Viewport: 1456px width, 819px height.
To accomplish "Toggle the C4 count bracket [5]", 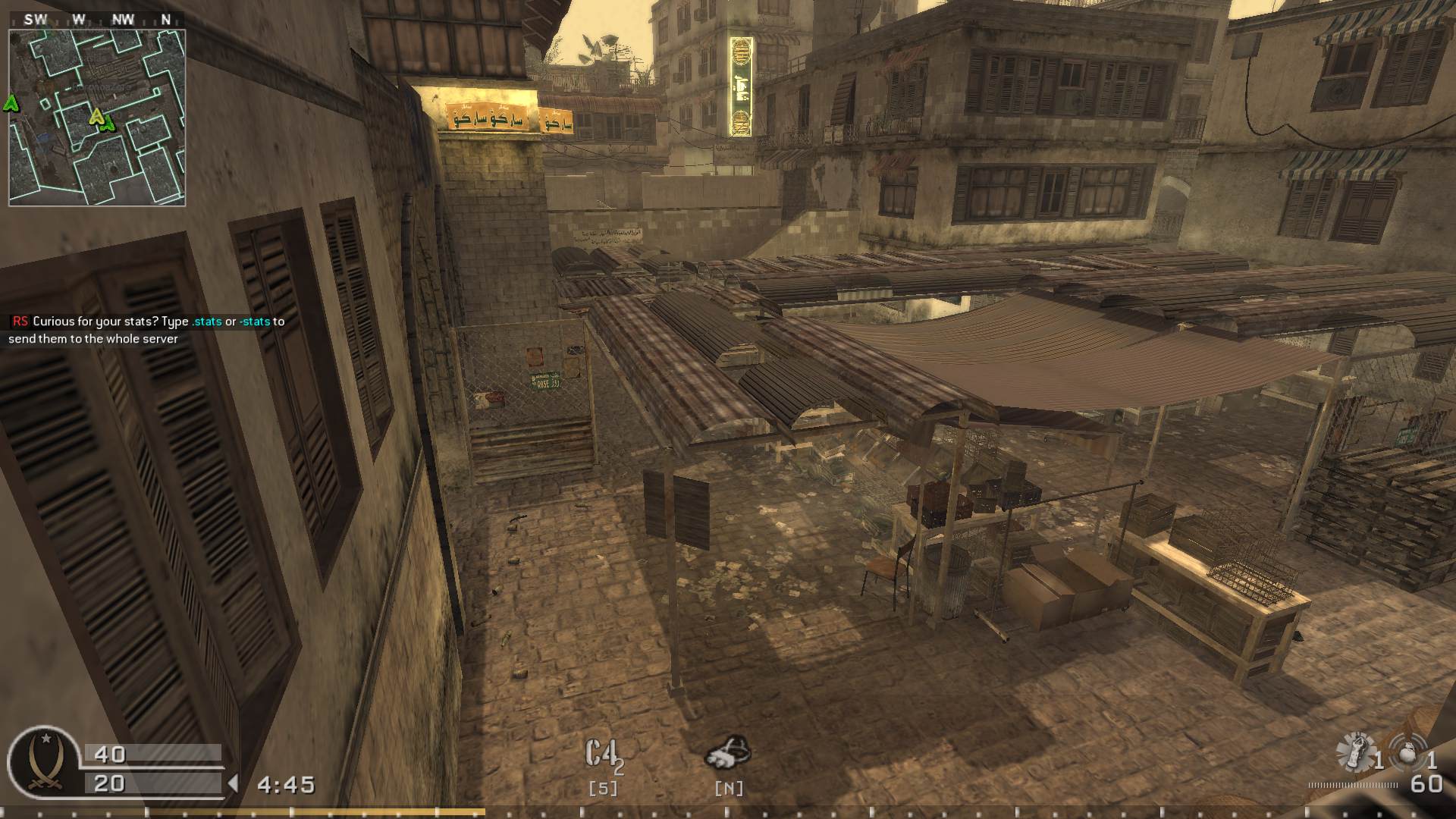I will pos(603,789).
